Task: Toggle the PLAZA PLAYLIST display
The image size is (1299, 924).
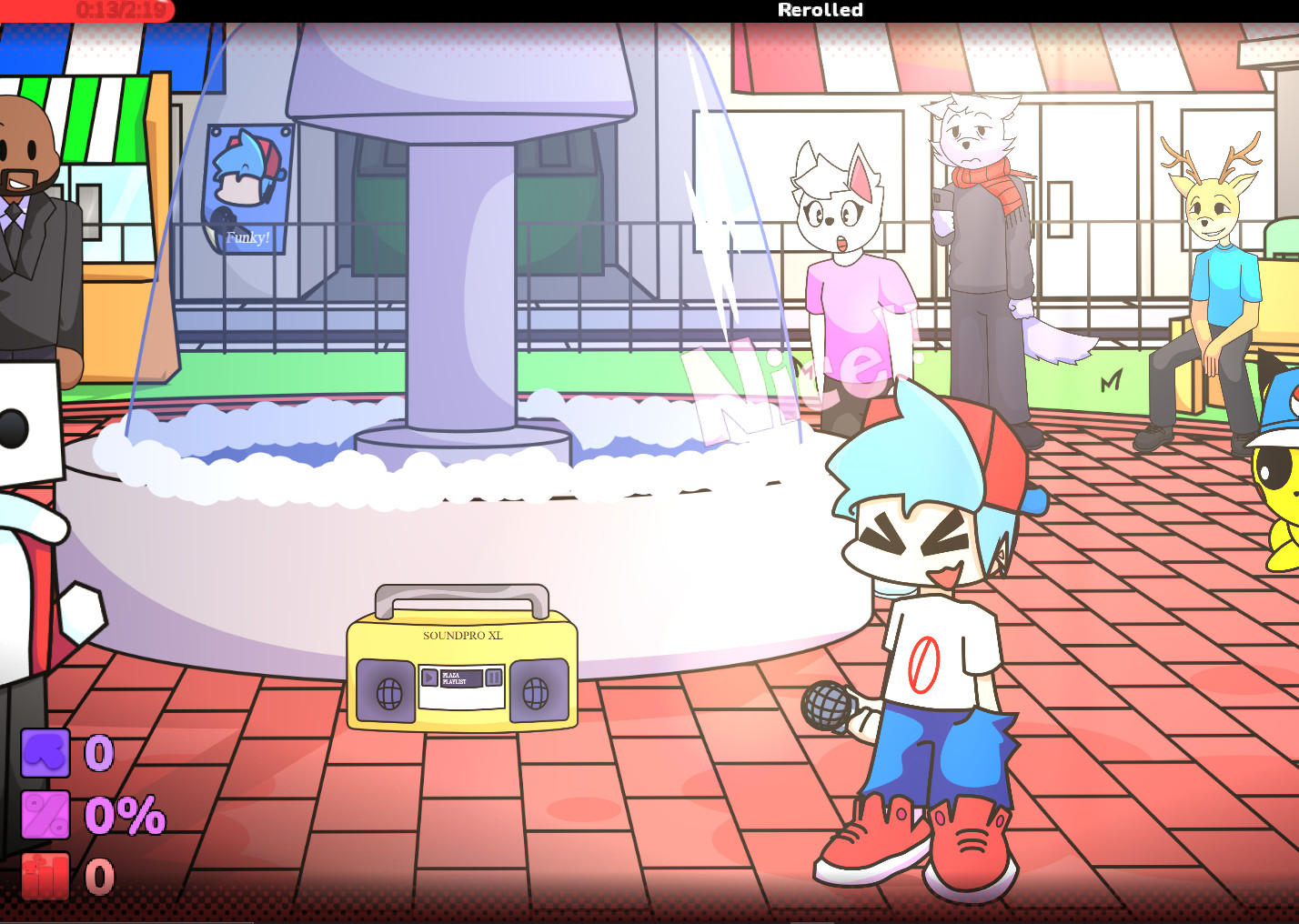Action: click(460, 678)
